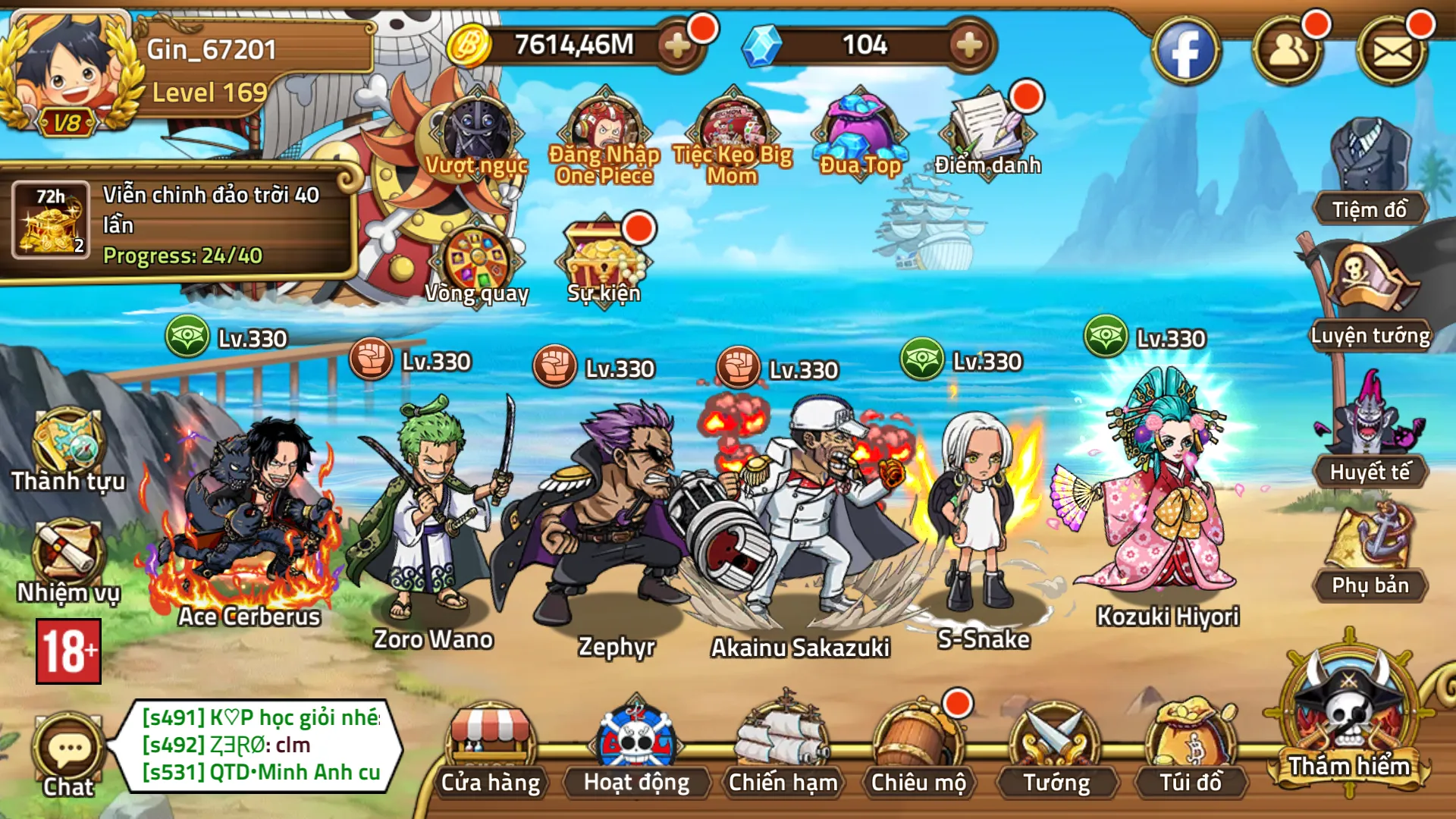Open Chiêu mộ recruitment barrel
1456x819 pixels.
[x=918, y=751]
